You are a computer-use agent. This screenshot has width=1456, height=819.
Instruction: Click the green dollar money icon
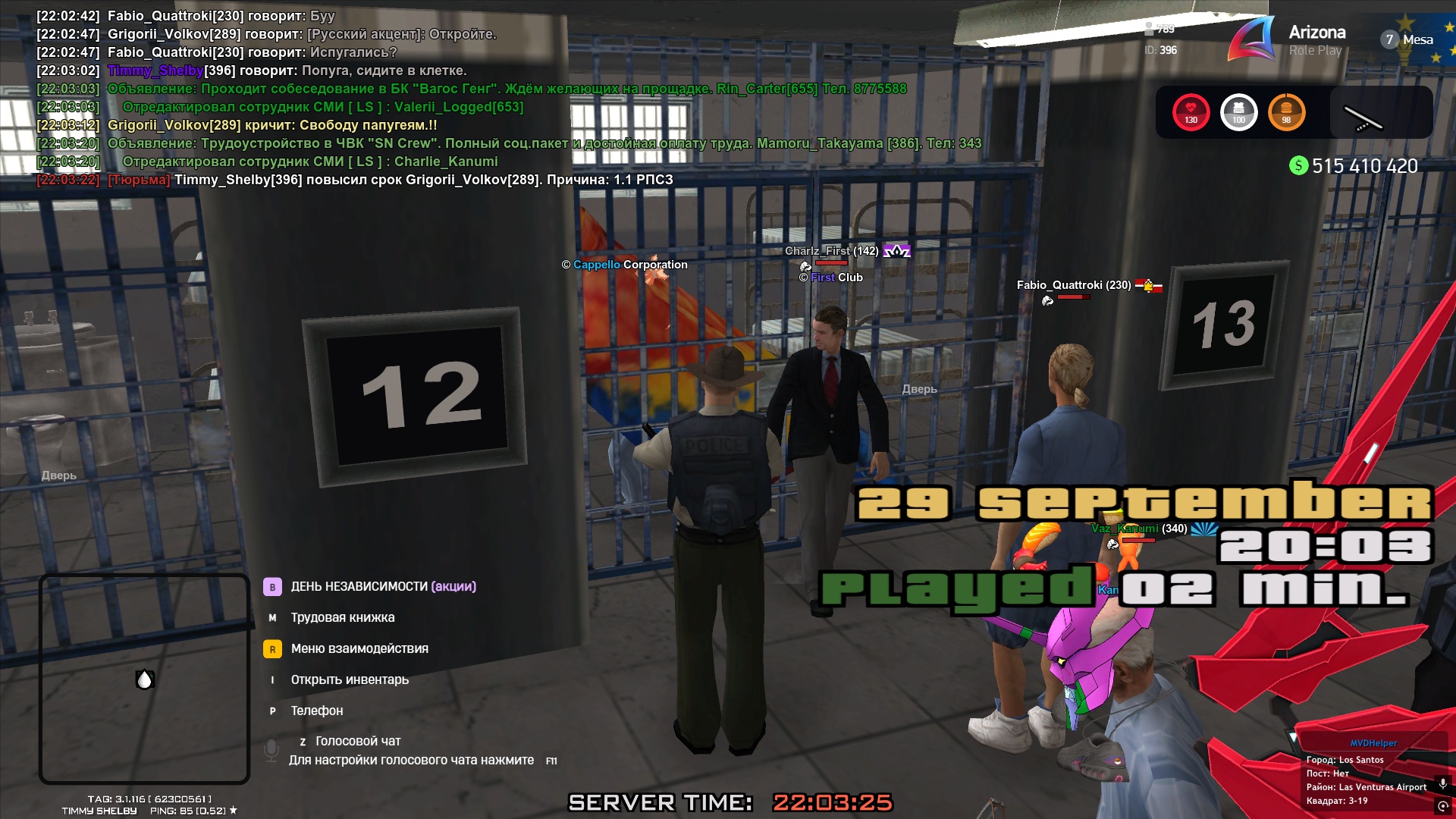(1298, 165)
